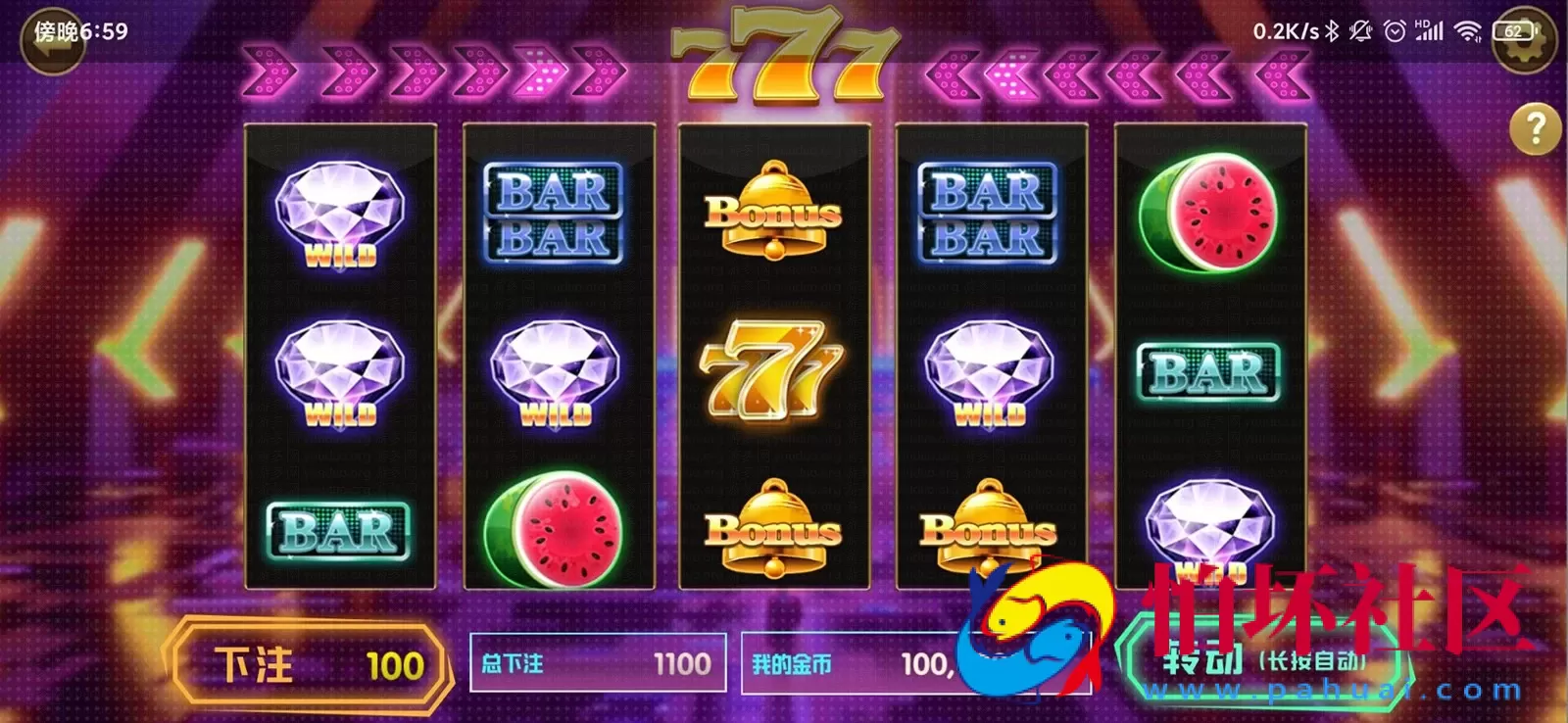Tap the muted notification bell in status bar

tap(1358, 30)
